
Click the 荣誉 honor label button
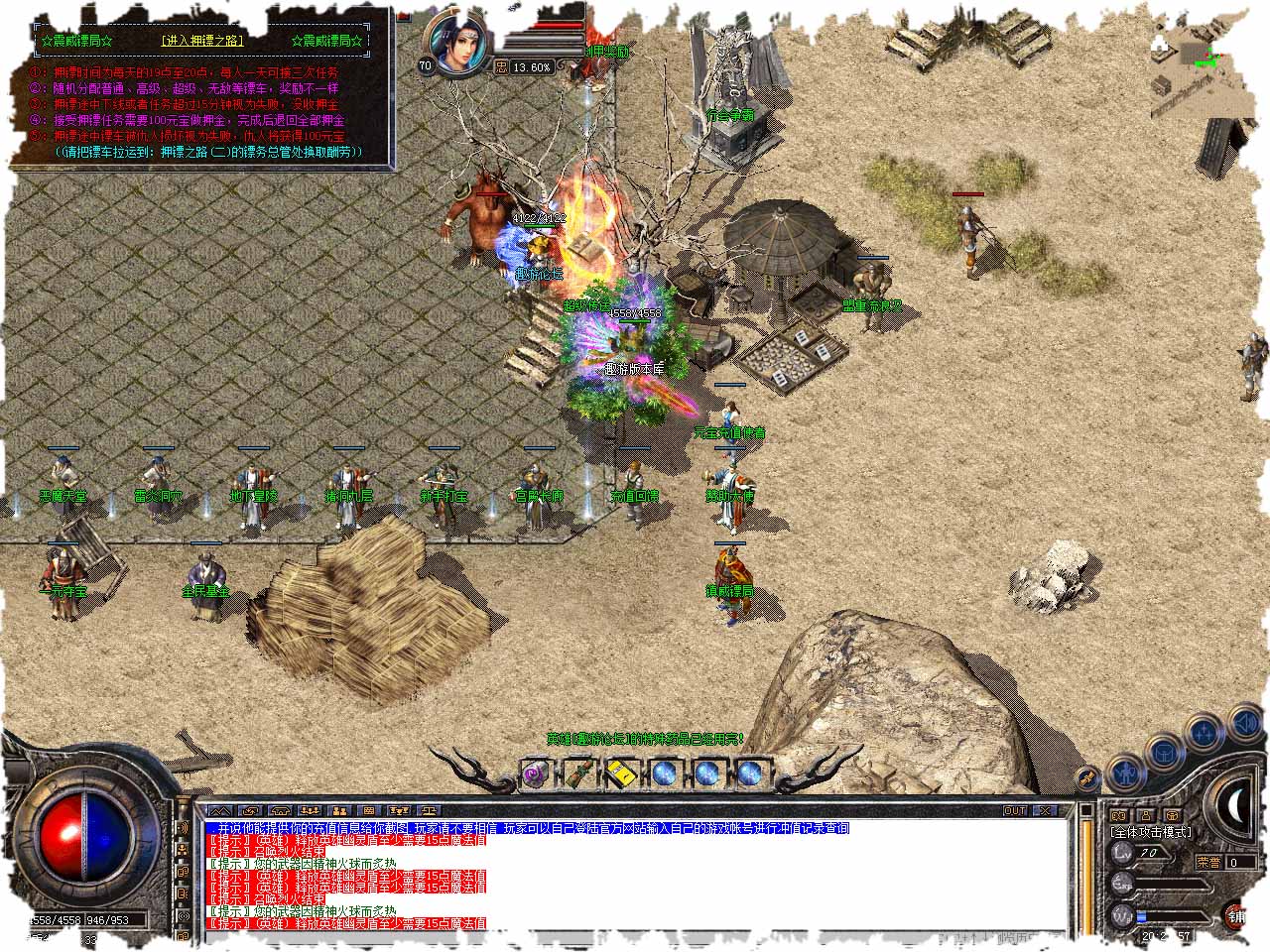pos(1208,863)
